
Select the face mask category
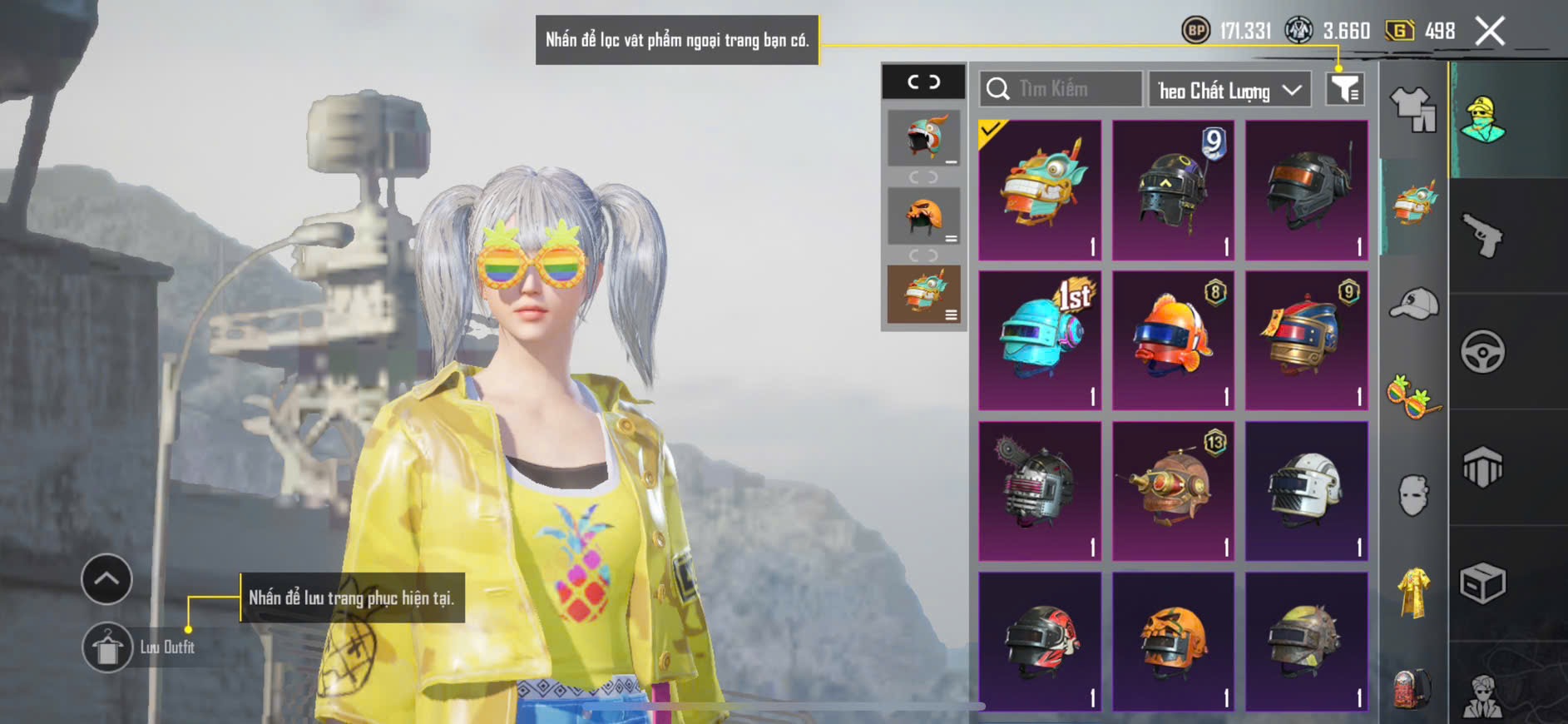[1413, 495]
